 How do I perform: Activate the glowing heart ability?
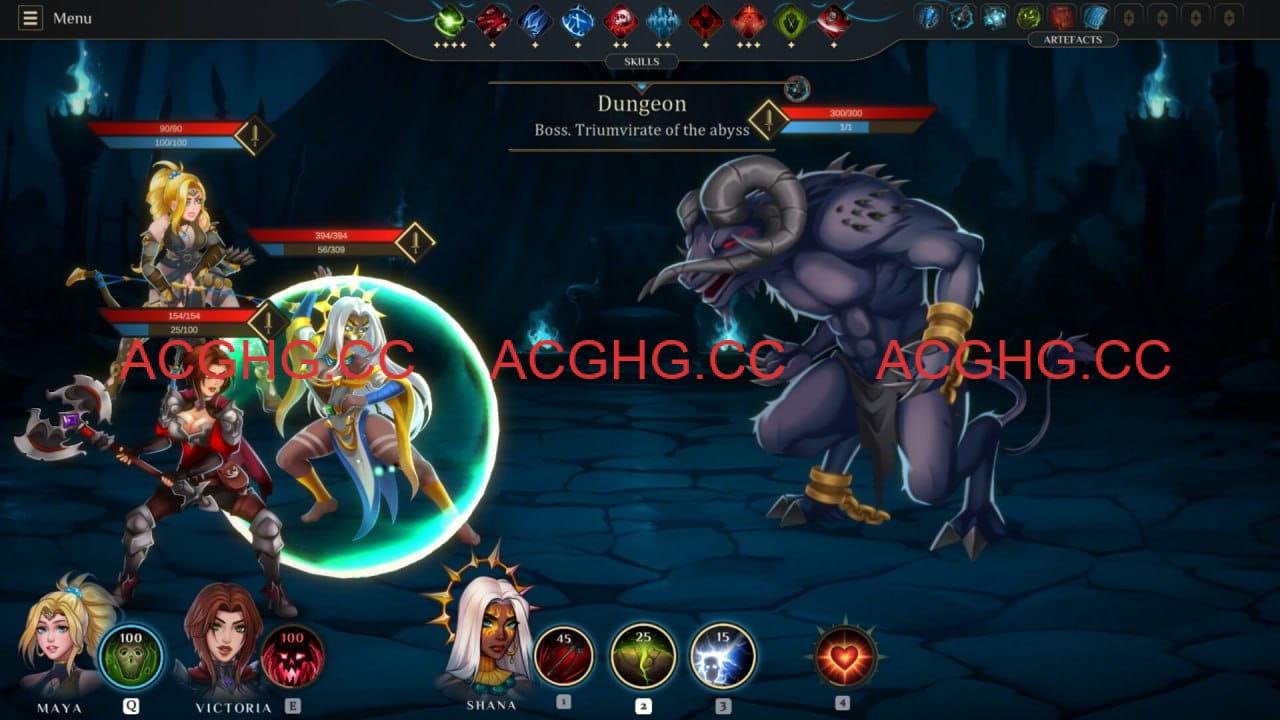pos(845,656)
